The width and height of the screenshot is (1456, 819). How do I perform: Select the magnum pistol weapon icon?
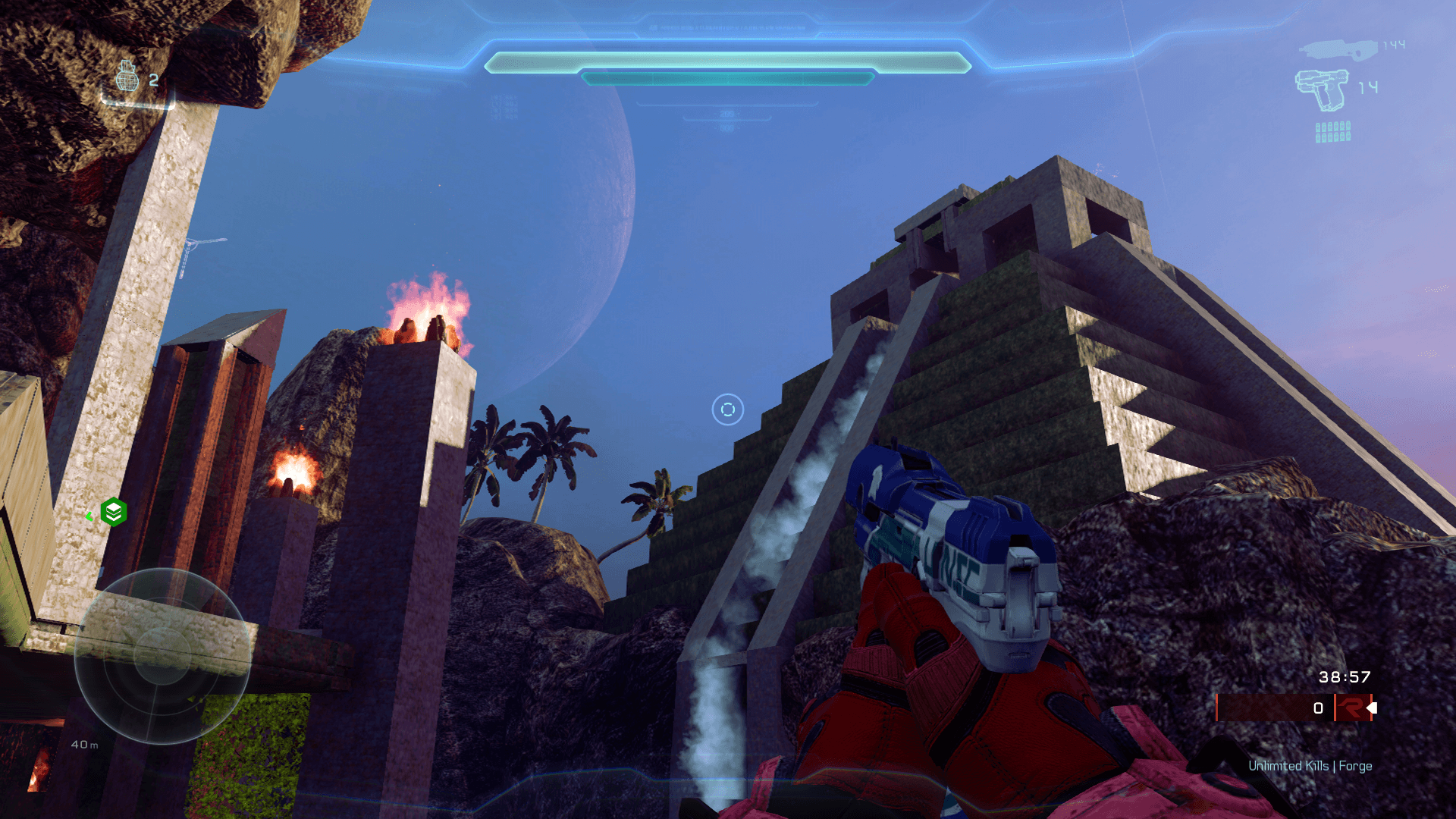coord(1322,89)
